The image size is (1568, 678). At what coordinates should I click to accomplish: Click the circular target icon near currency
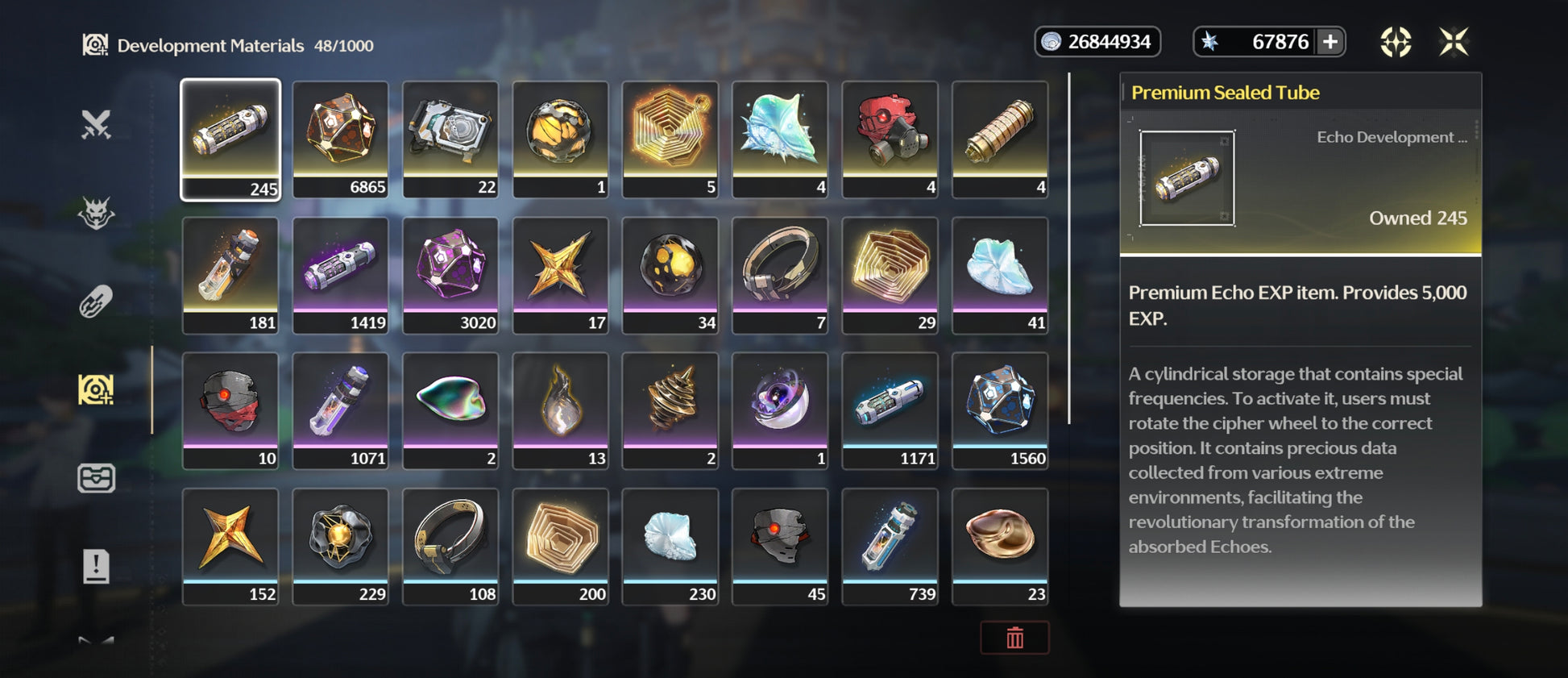1396,42
